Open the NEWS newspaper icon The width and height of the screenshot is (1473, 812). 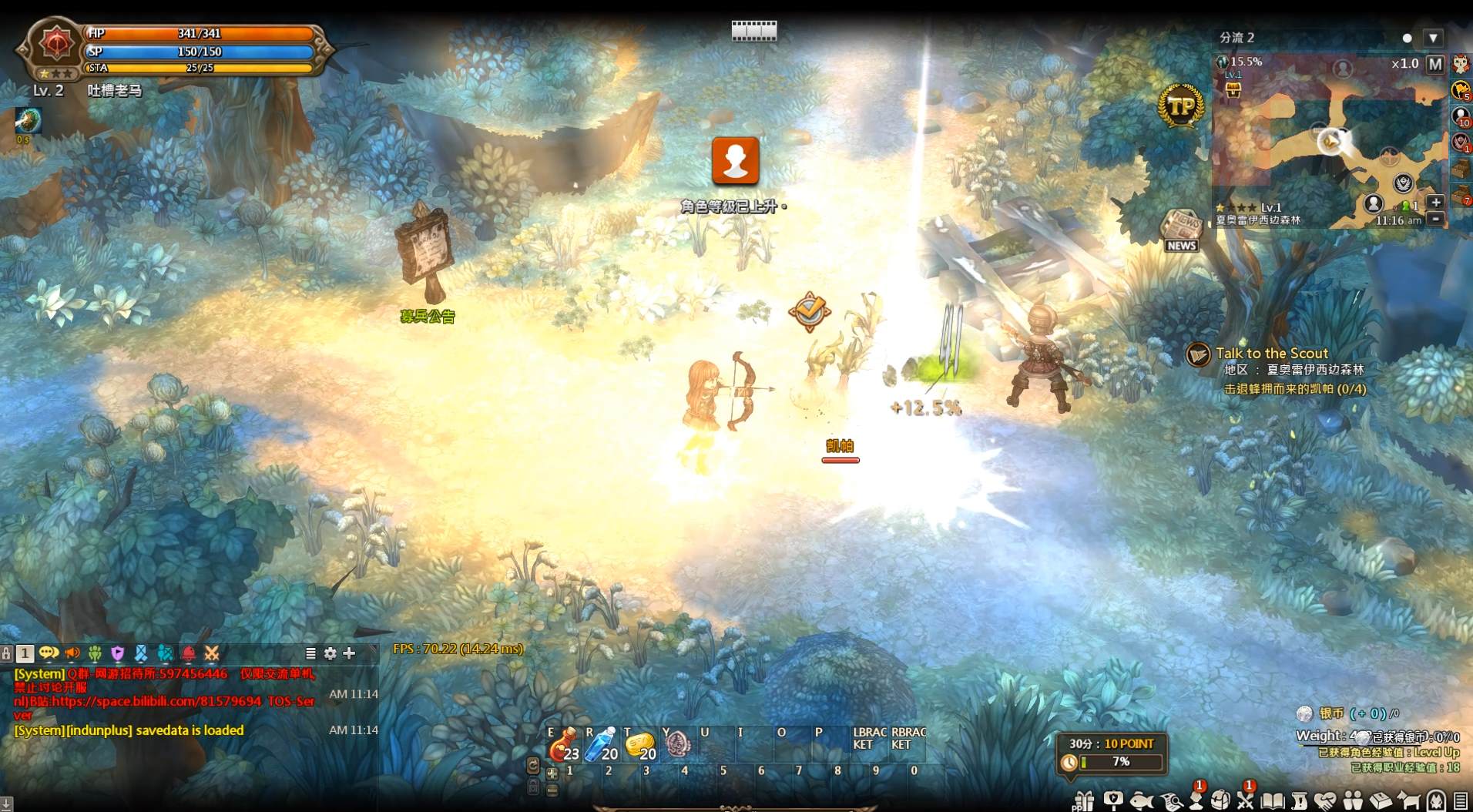tap(1180, 229)
